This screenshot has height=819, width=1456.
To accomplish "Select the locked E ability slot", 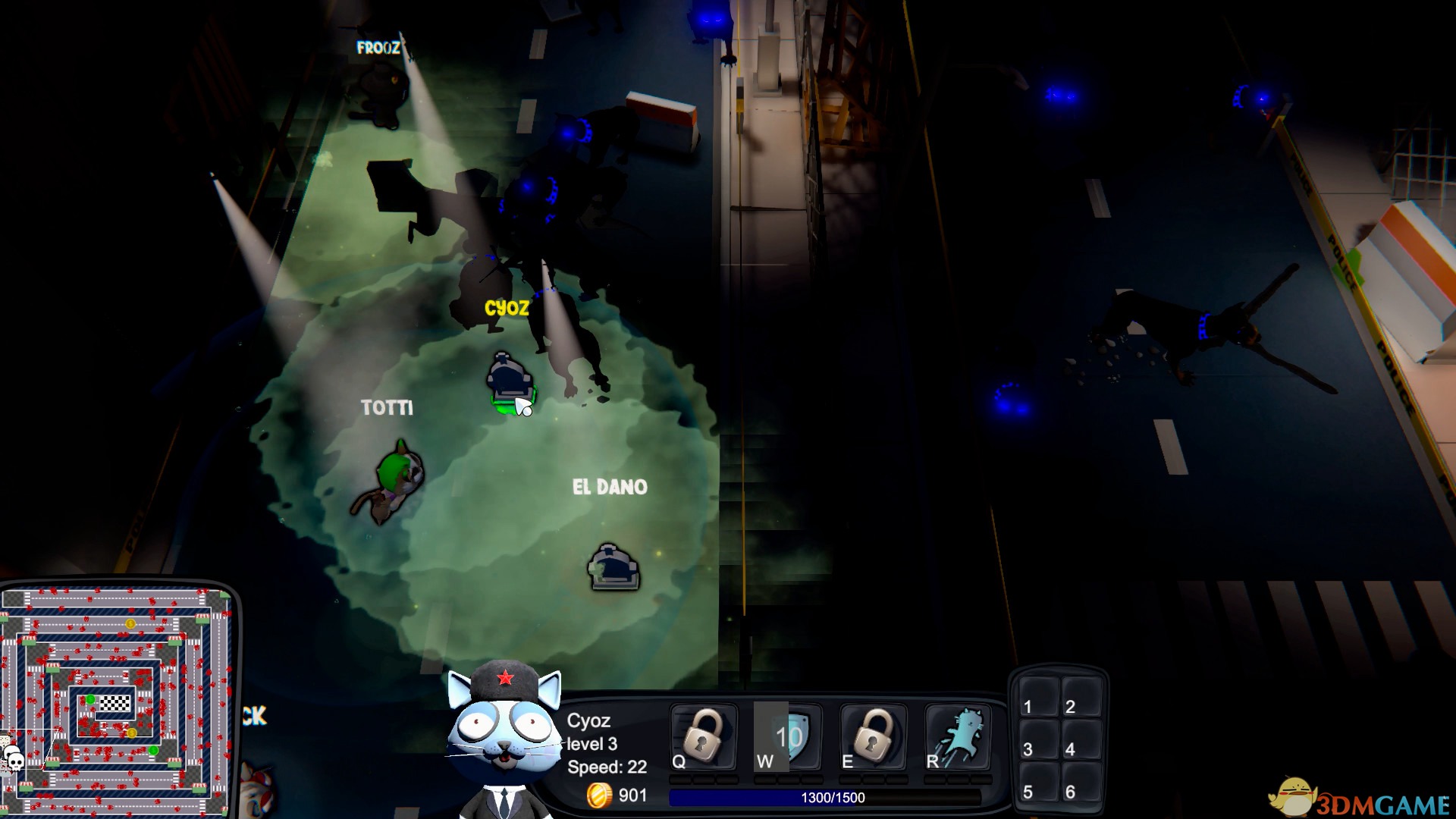I will [x=874, y=737].
